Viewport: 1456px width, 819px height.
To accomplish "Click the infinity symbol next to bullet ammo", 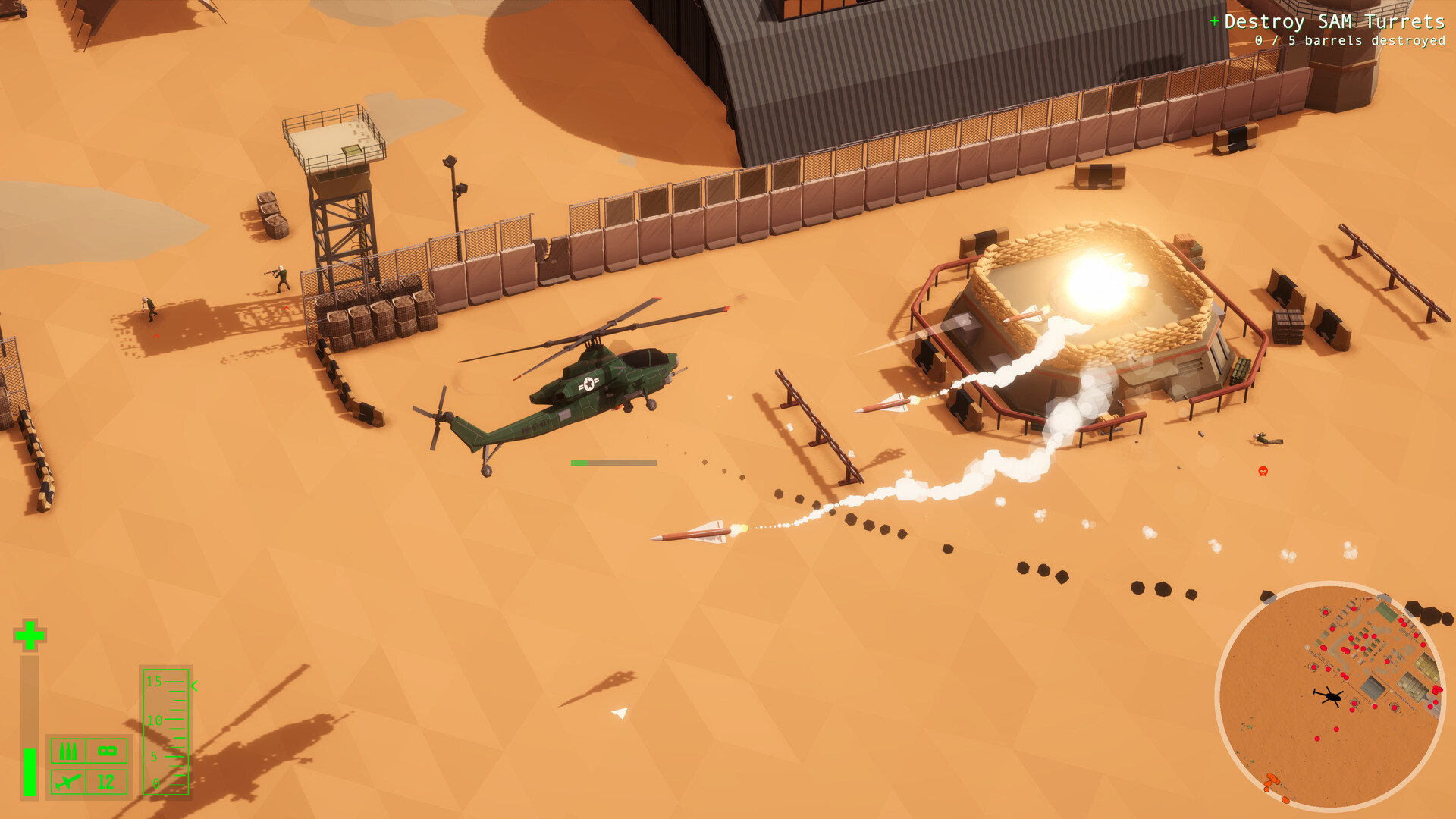I will tap(107, 751).
